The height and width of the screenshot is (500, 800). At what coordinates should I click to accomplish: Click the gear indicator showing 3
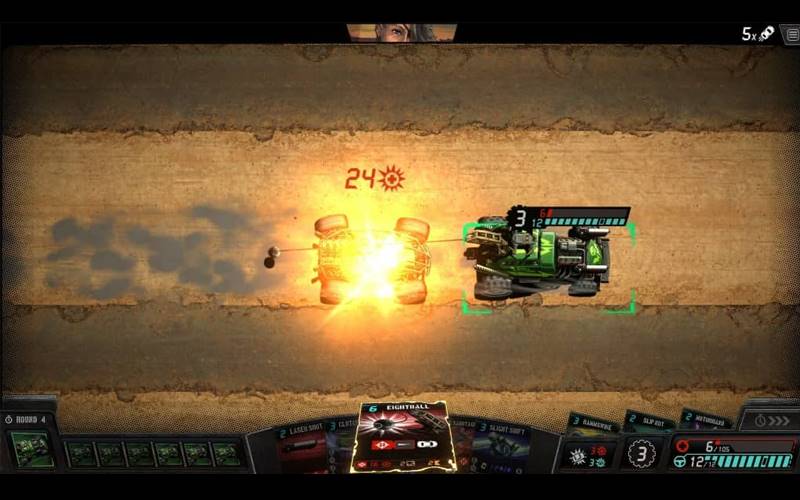[640, 453]
